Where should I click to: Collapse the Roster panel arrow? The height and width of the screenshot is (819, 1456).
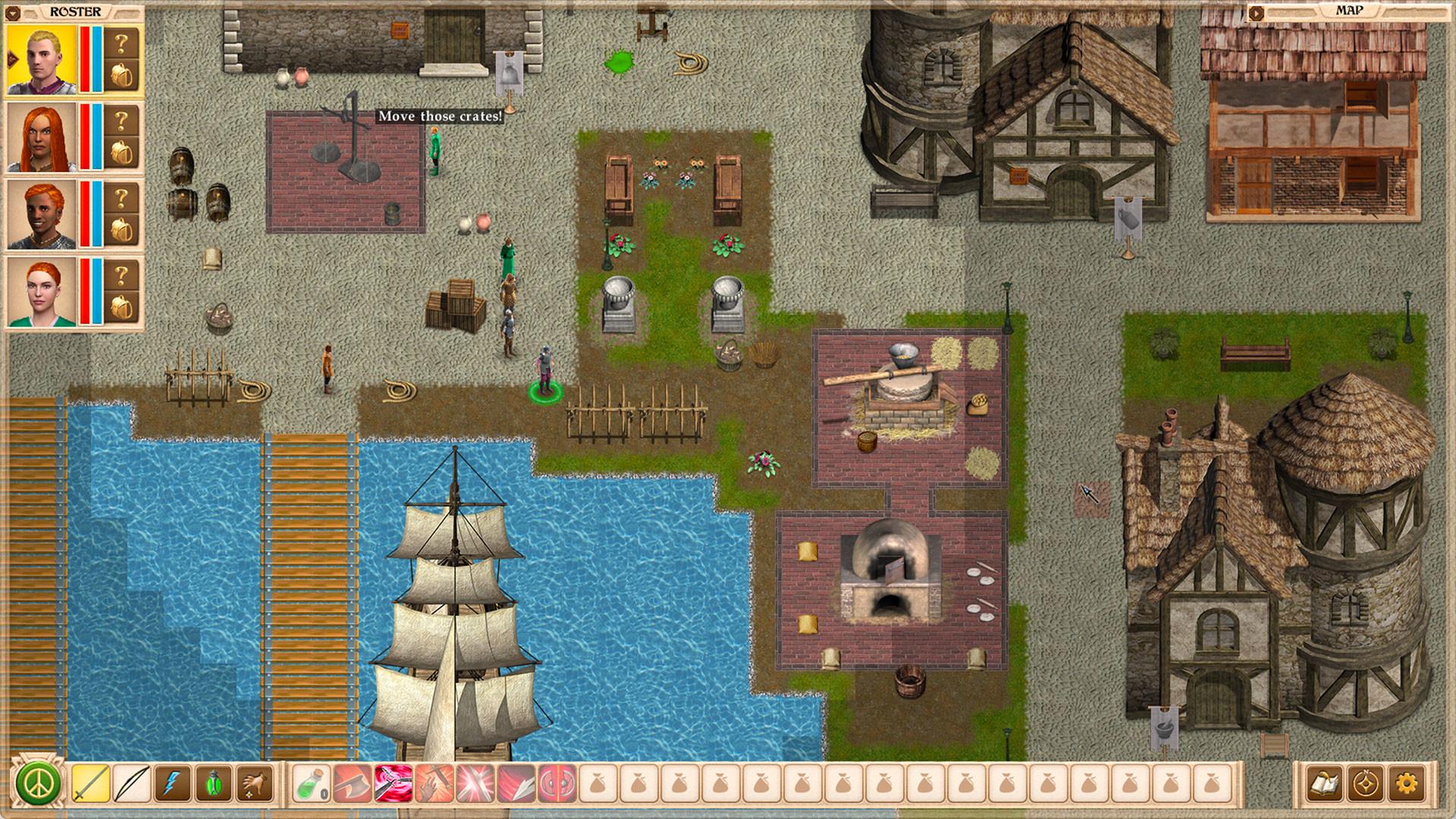click(x=14, y=12)
